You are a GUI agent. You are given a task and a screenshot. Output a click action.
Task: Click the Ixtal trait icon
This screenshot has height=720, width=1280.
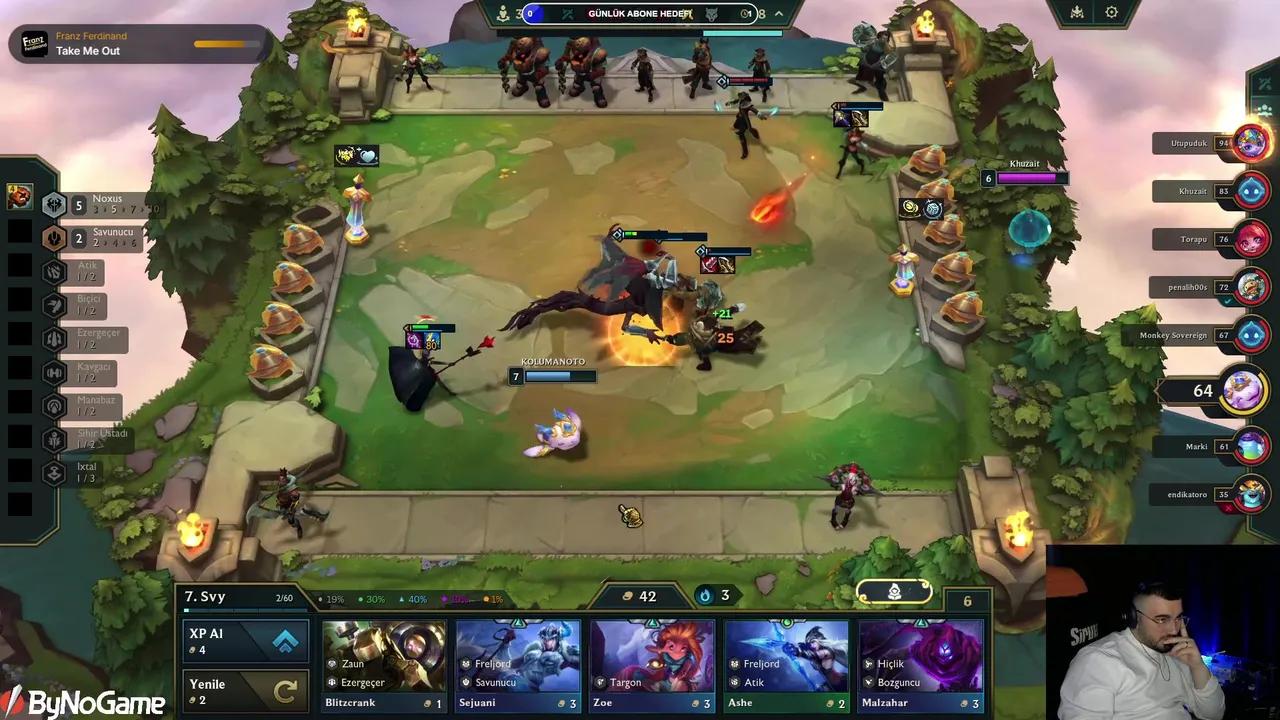(55, 471)
